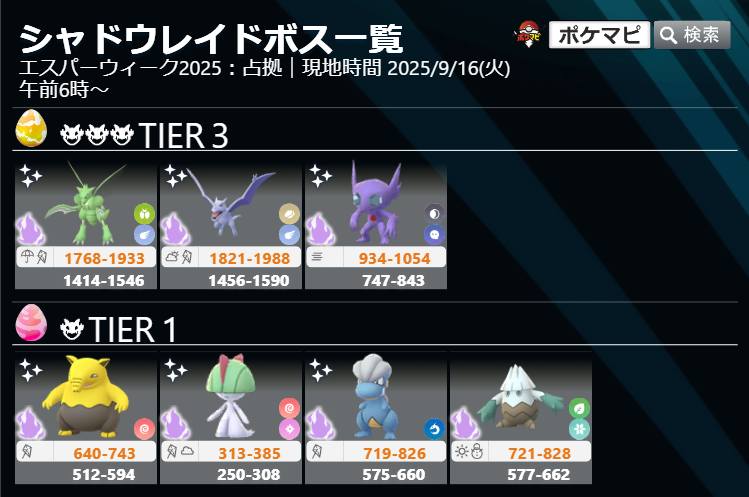Open the ポケマピ site button
Image resolution: width=749 pixels, height=497 pixels.
coord(599,35)
